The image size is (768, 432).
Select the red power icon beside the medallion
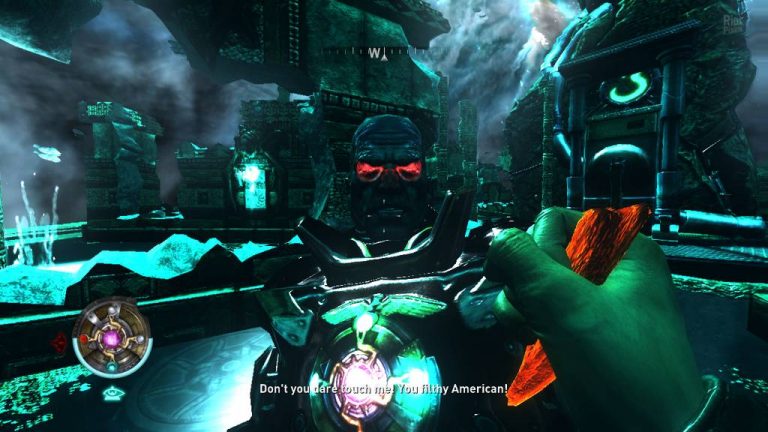61,345
